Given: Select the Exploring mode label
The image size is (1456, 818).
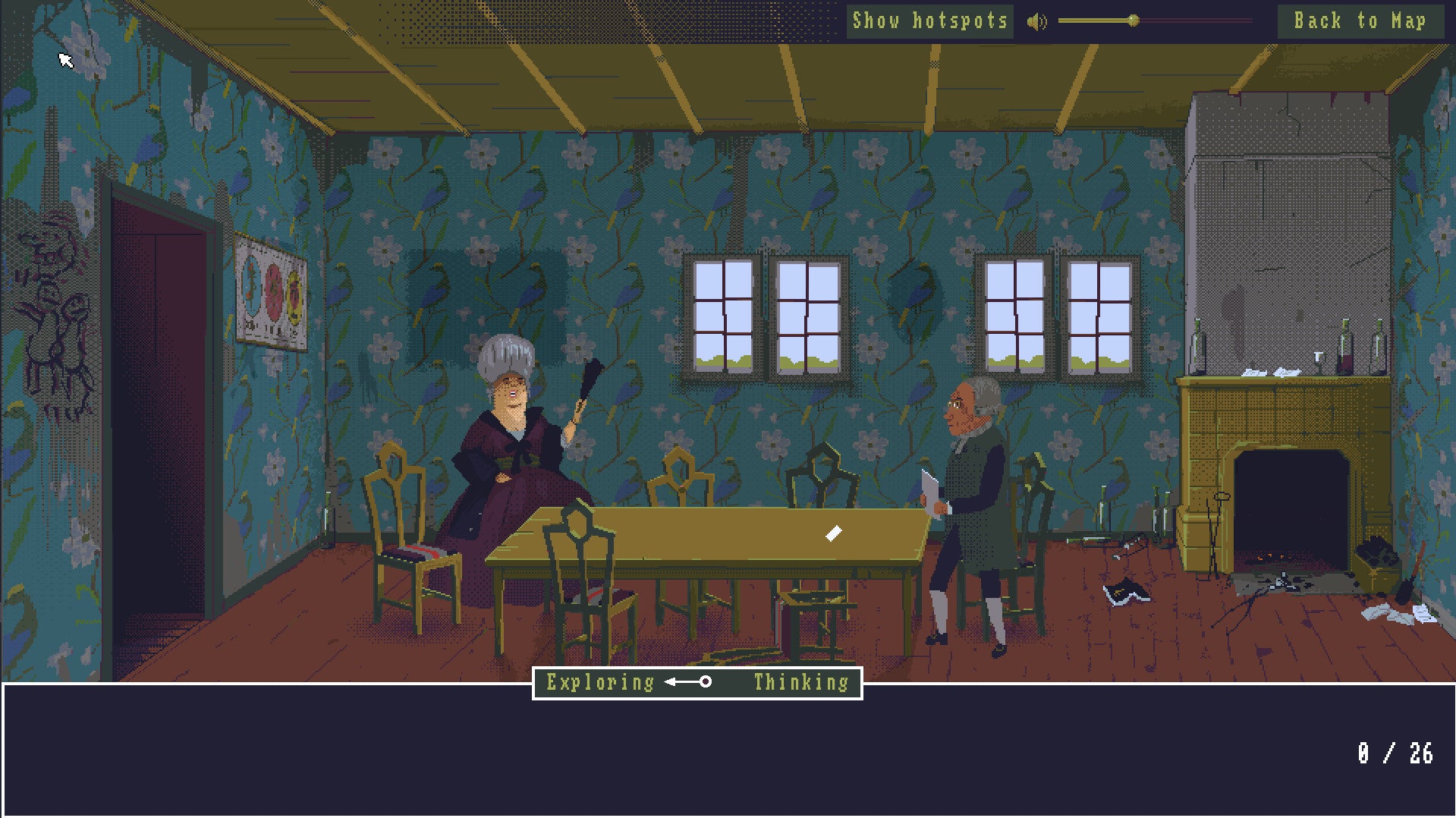Looking at the screenshot, I should pyautogui.click(x=600, y=682).
